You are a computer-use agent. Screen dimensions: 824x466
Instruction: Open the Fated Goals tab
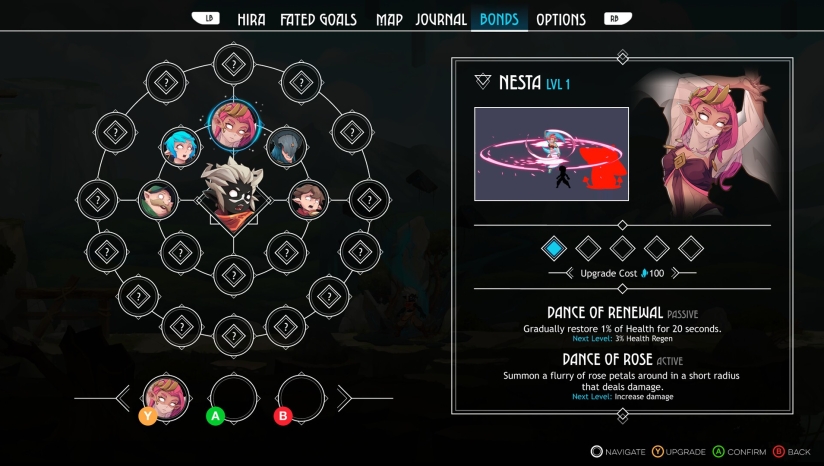318,19
